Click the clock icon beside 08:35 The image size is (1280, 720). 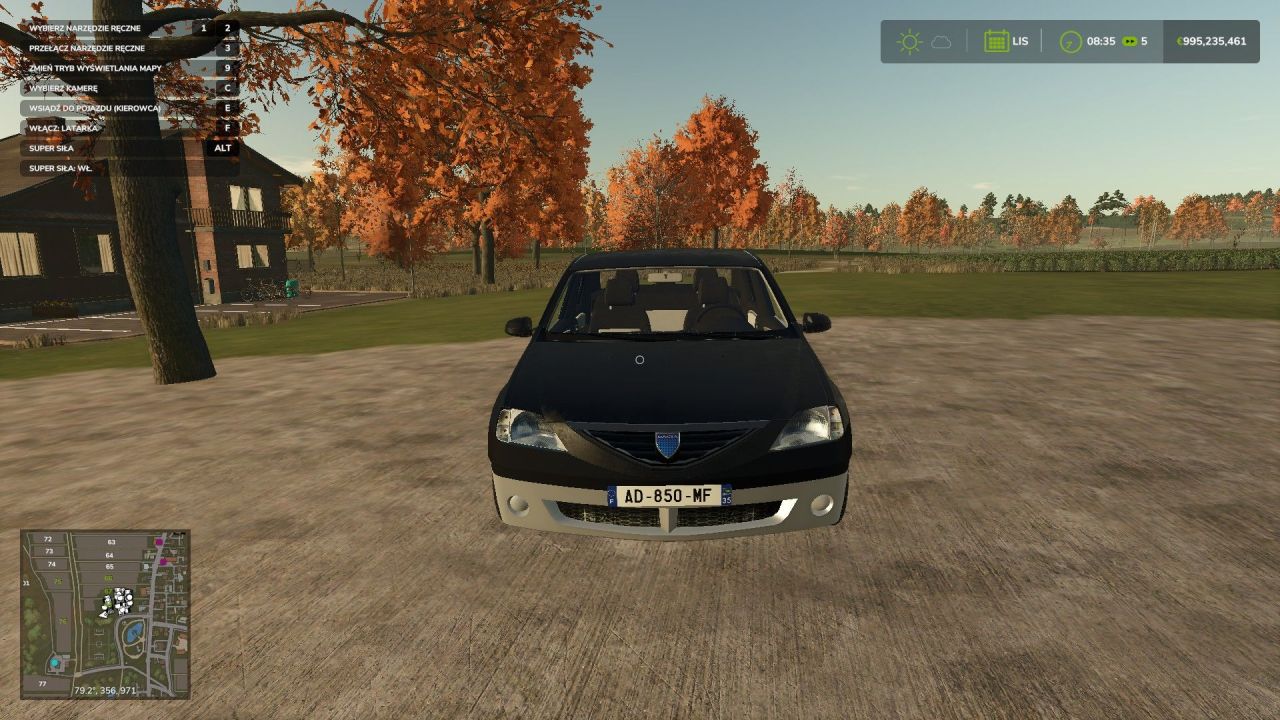coord(1070,41)
